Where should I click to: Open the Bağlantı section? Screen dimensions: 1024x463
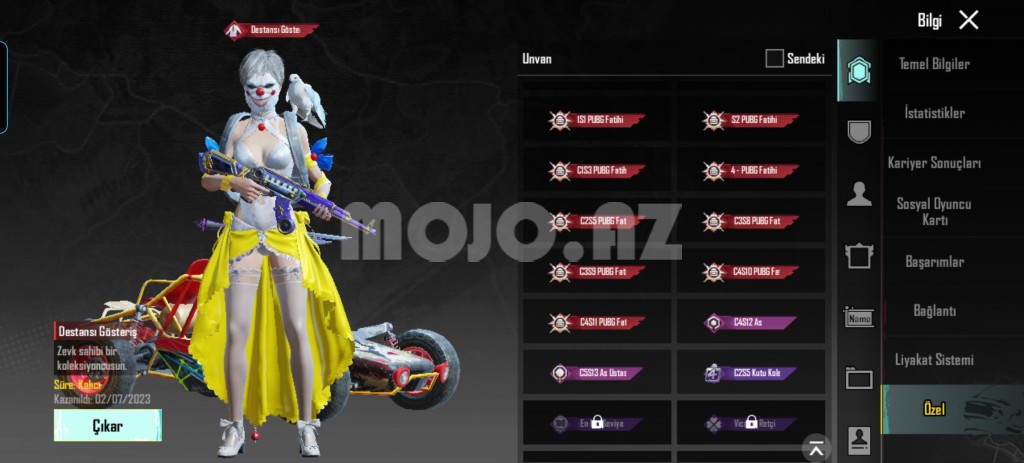tap(934, 310)
